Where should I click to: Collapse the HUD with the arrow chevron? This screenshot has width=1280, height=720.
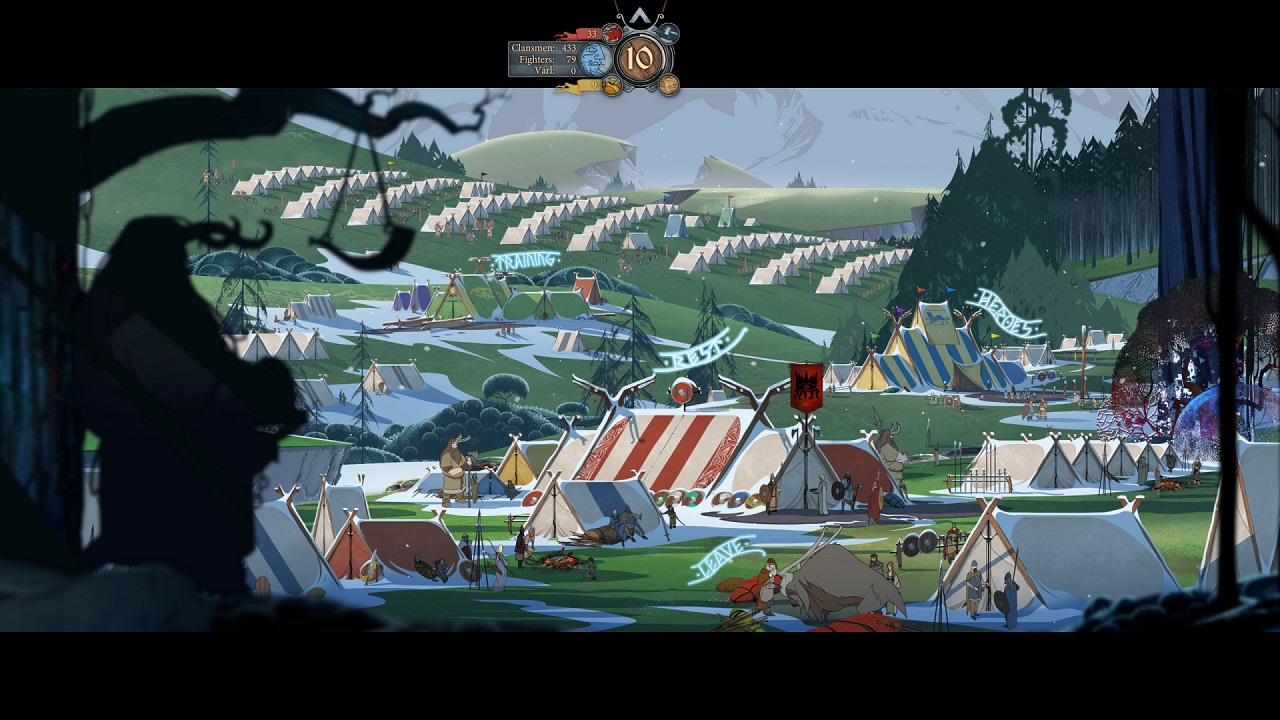638,16
